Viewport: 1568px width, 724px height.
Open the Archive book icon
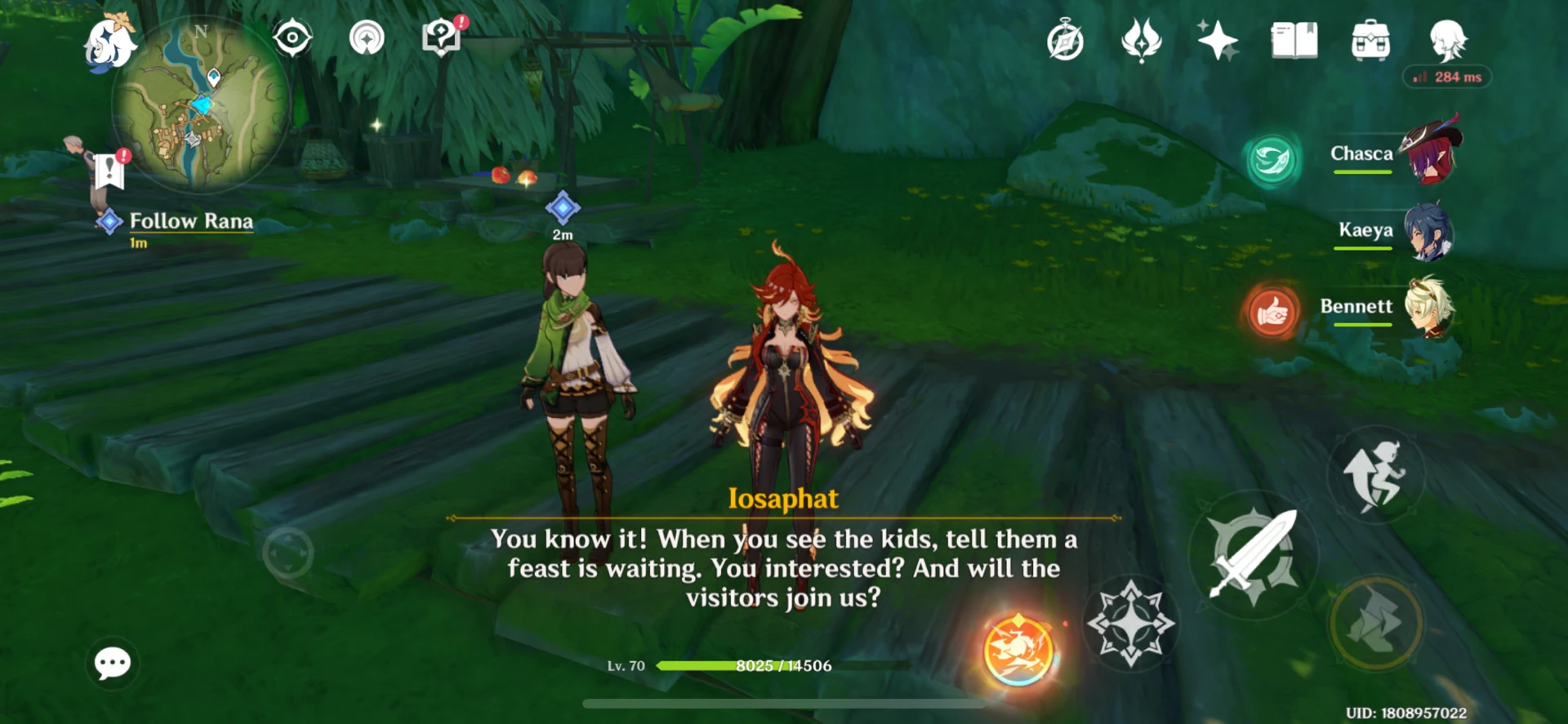[1295, 39]
